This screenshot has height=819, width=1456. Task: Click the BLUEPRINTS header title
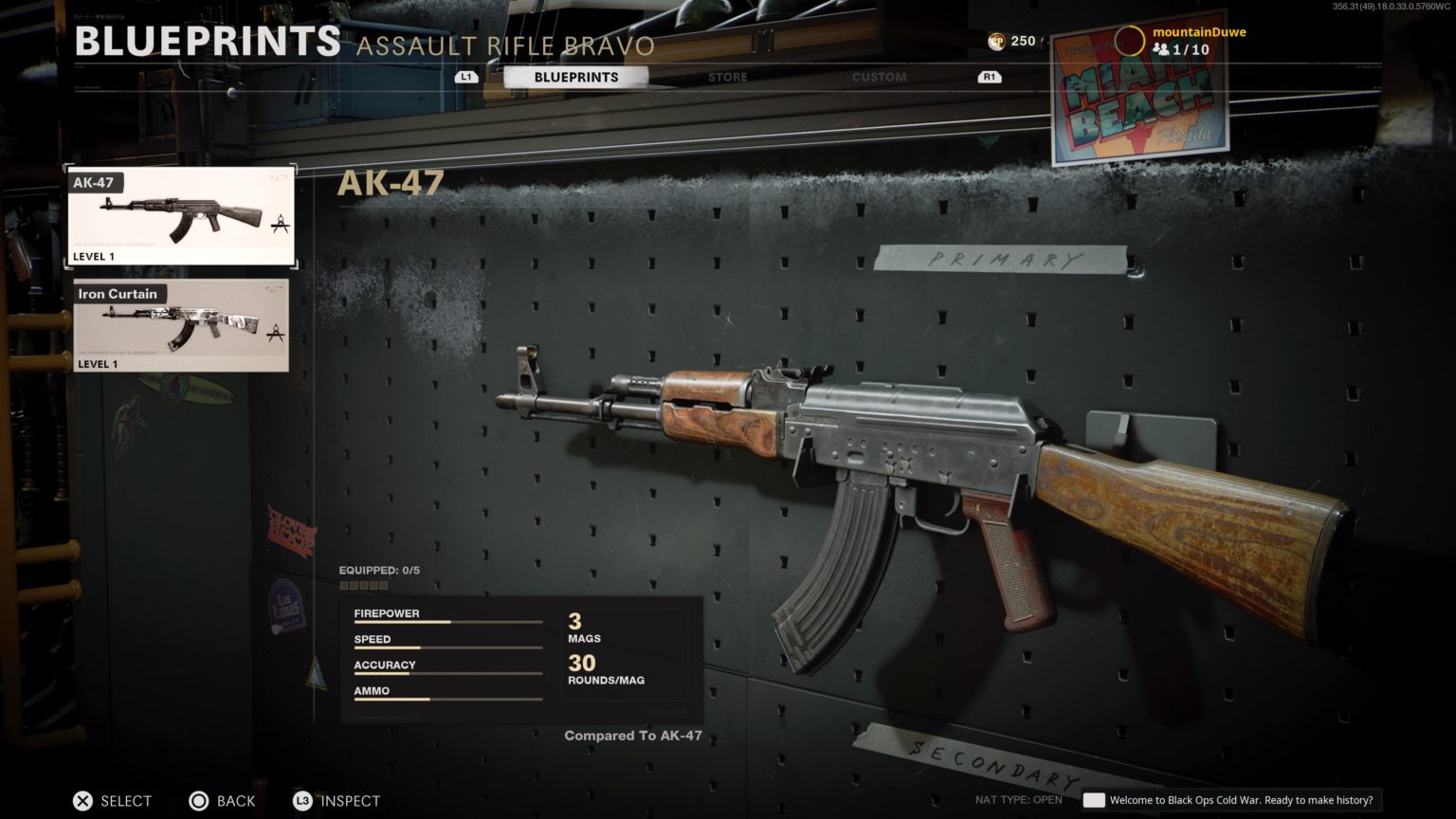pos(207,40)
